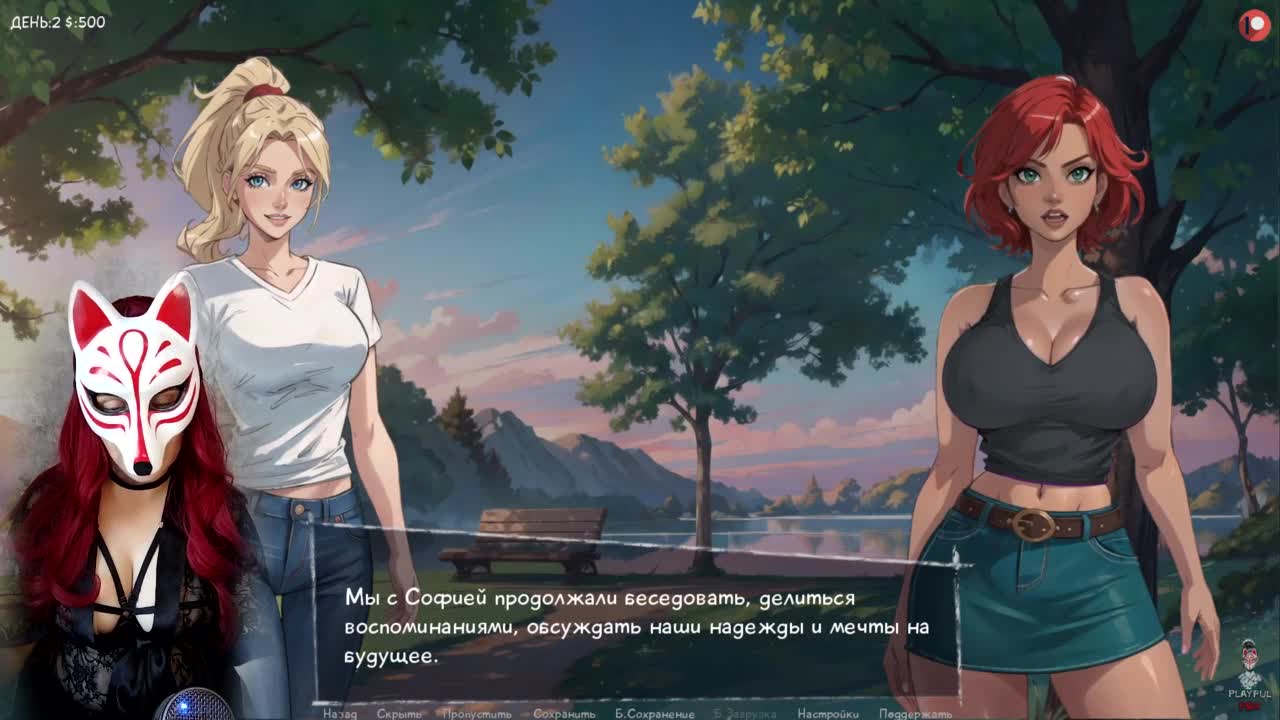Skip dialogue using Пропустить
The height and width of the screenshot is (720, 1280).
pyautogui.click(x=477, y=714)
